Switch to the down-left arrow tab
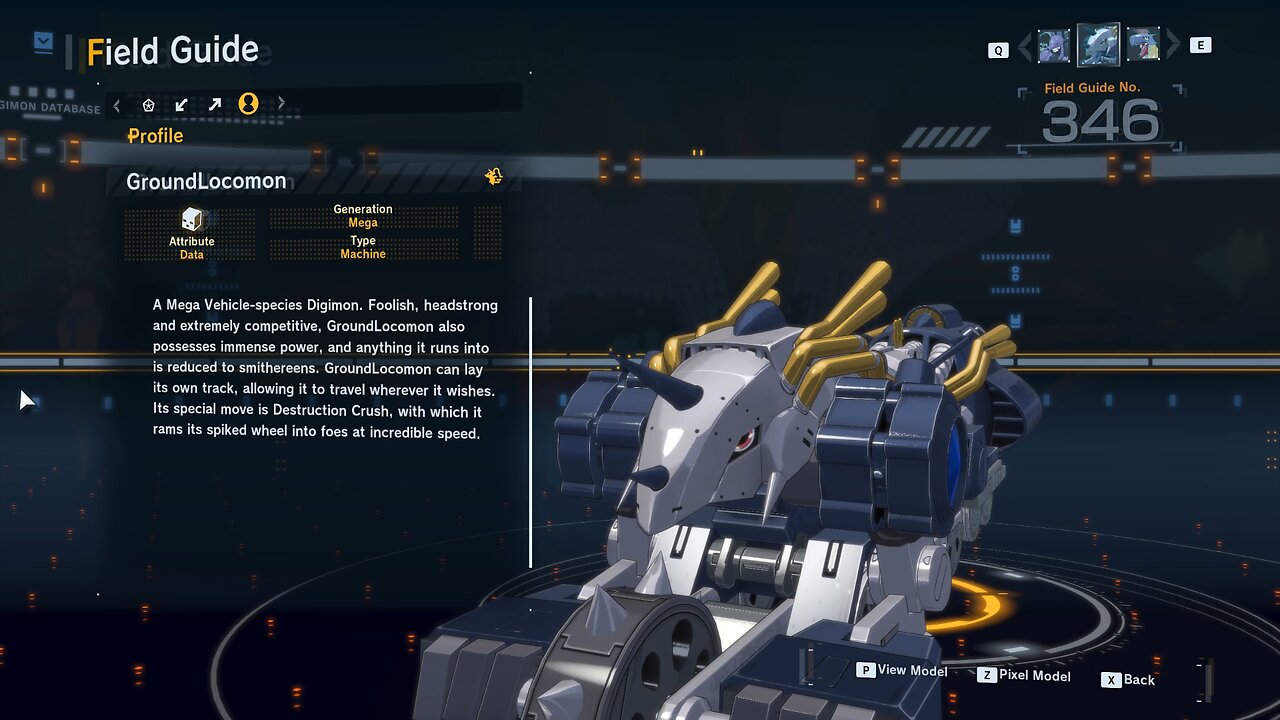Viewport: 1280px width, 720px height. pos(181,104)
